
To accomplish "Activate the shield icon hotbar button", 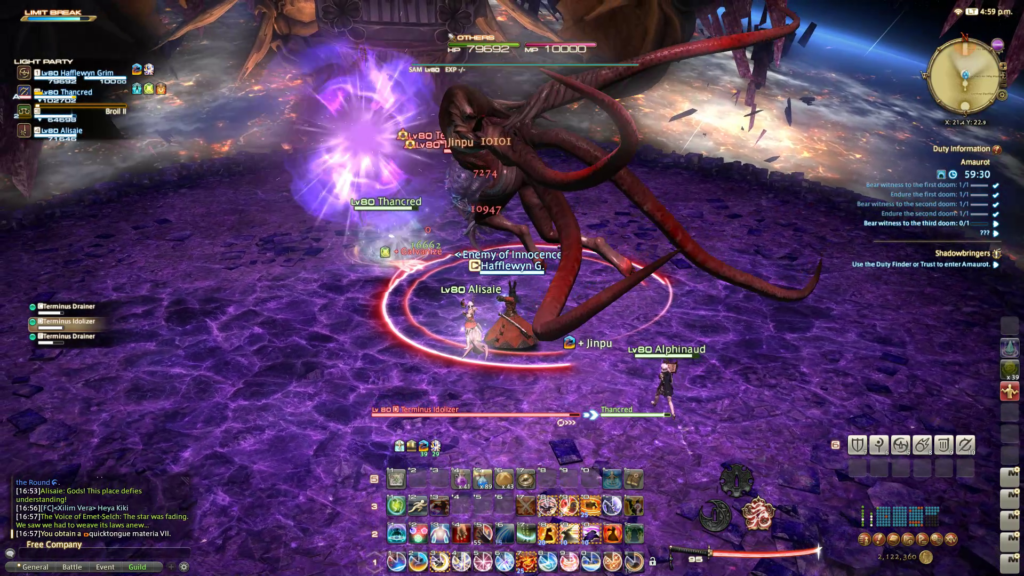I will click(x=857, y=445).
